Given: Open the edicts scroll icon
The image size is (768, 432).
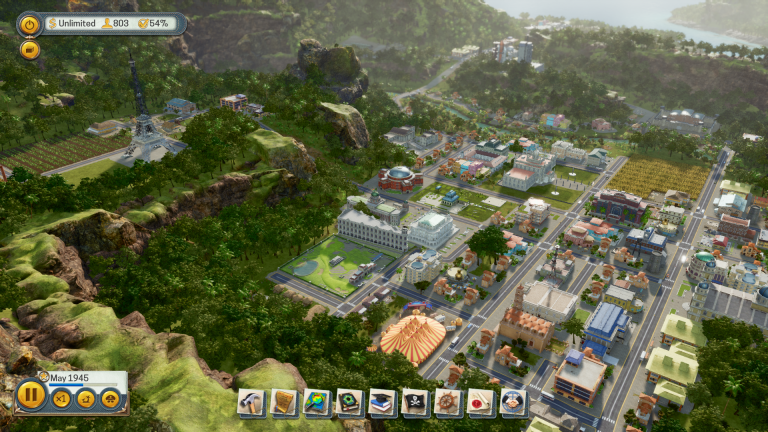Looking at the screenshot, I should (284, 402).
